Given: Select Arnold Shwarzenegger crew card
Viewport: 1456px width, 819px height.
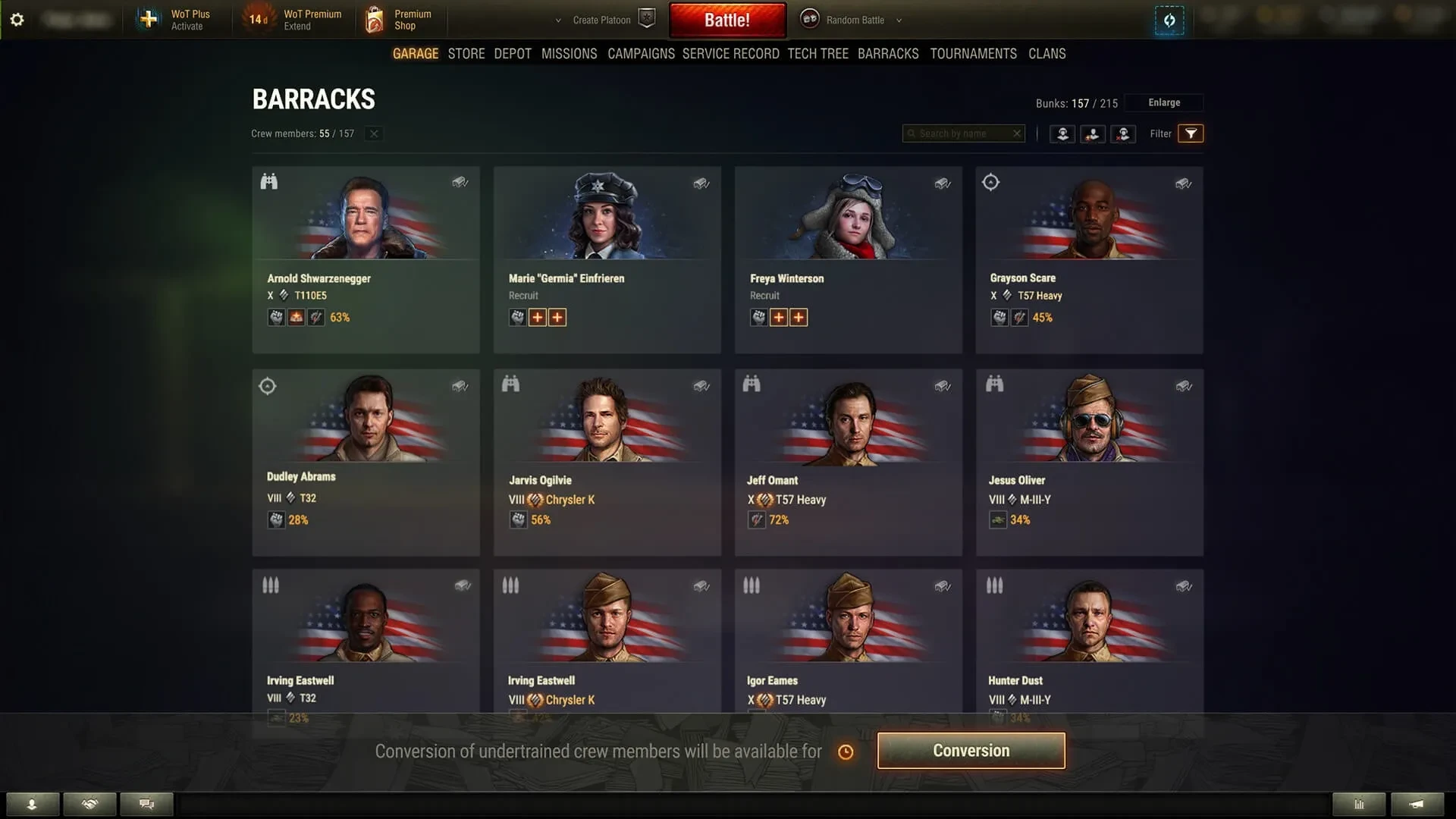Looking at the screenshot, I should [366, 259].
